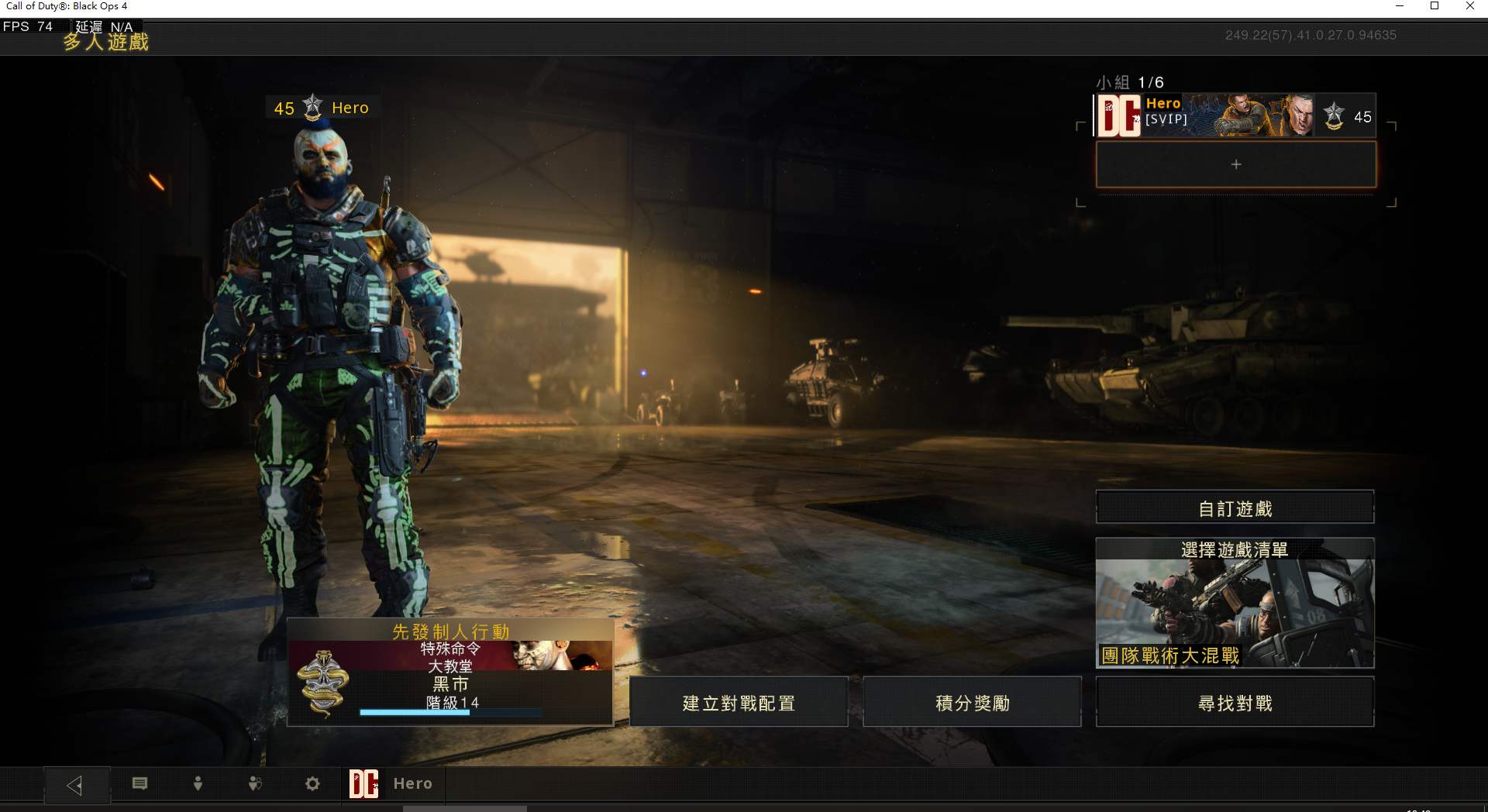Open the Hero profile in the bottom bar
The width and height of the screenshot is (1488, 812).
pyautogui.click(x=392, y=783)
